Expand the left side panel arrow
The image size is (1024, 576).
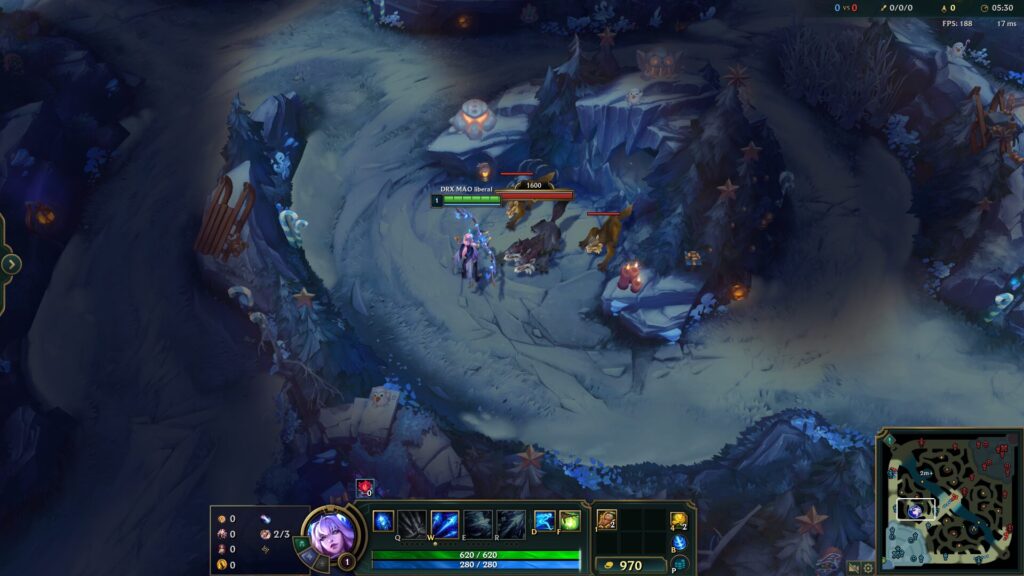pos(11,264)
